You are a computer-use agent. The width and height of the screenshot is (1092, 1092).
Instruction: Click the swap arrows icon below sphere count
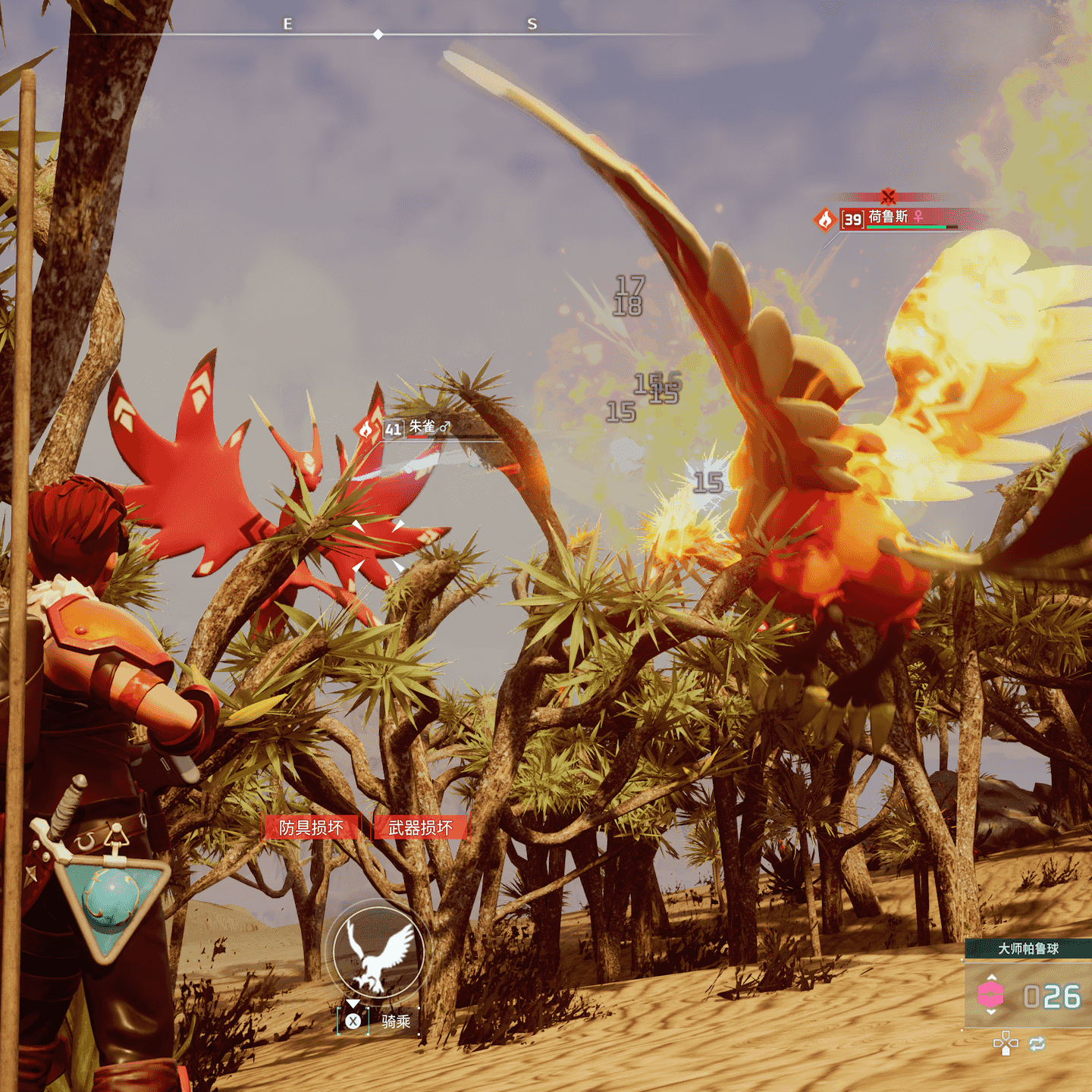[1037, 1044]
